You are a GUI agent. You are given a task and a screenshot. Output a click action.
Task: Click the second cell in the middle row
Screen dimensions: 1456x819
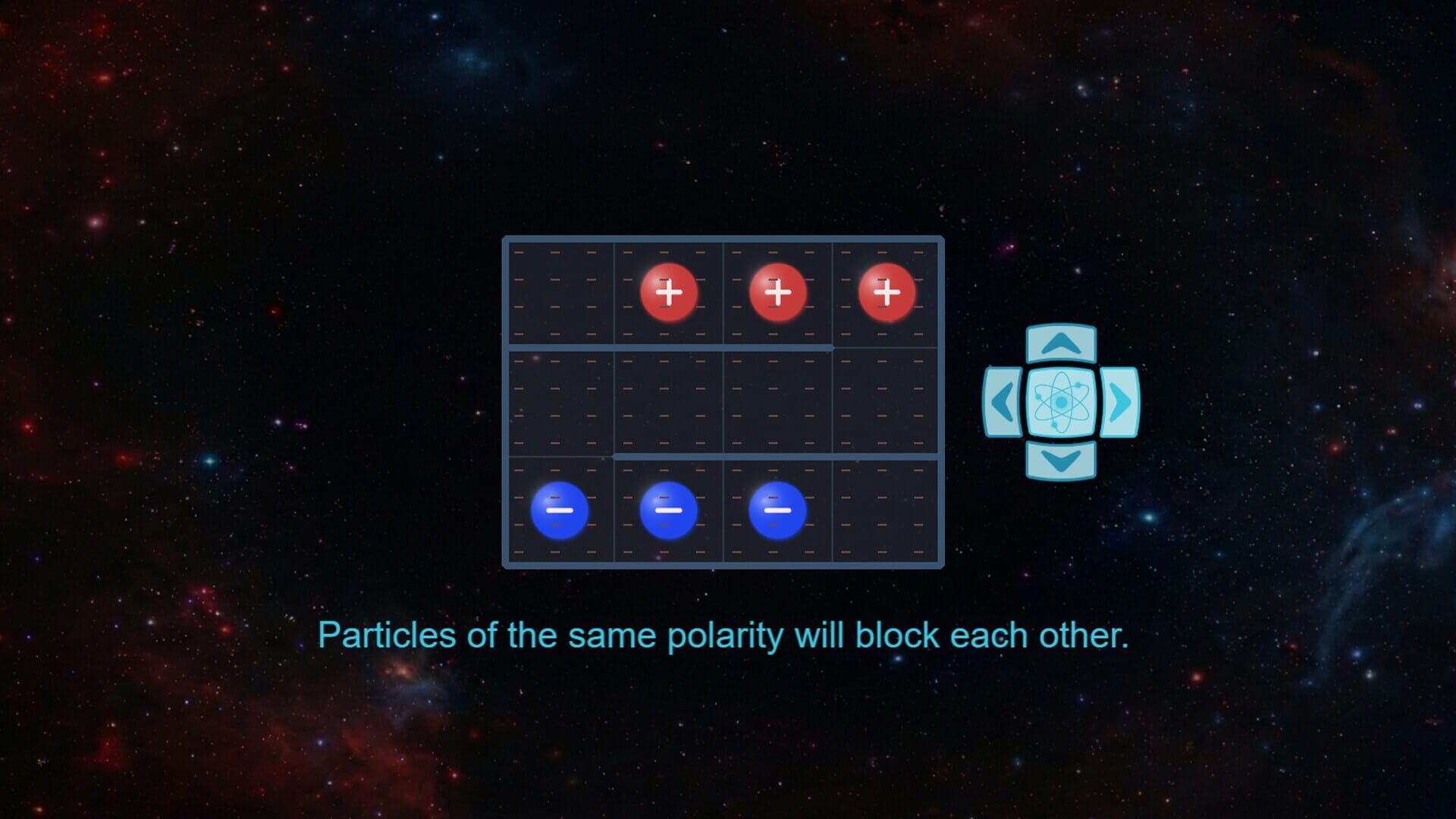[x=667, y=402]
